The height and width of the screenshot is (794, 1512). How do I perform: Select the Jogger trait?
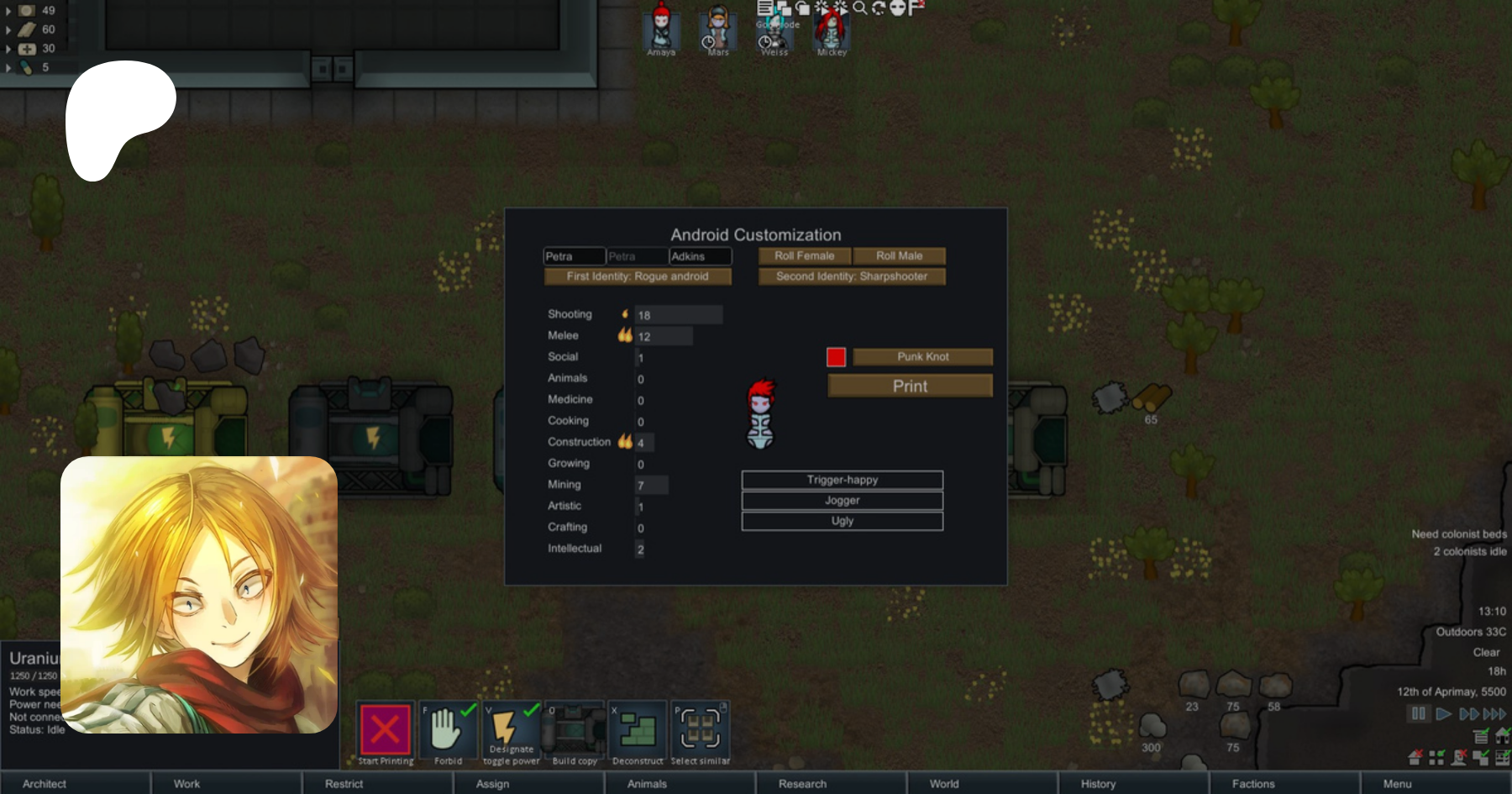(842, 501)
